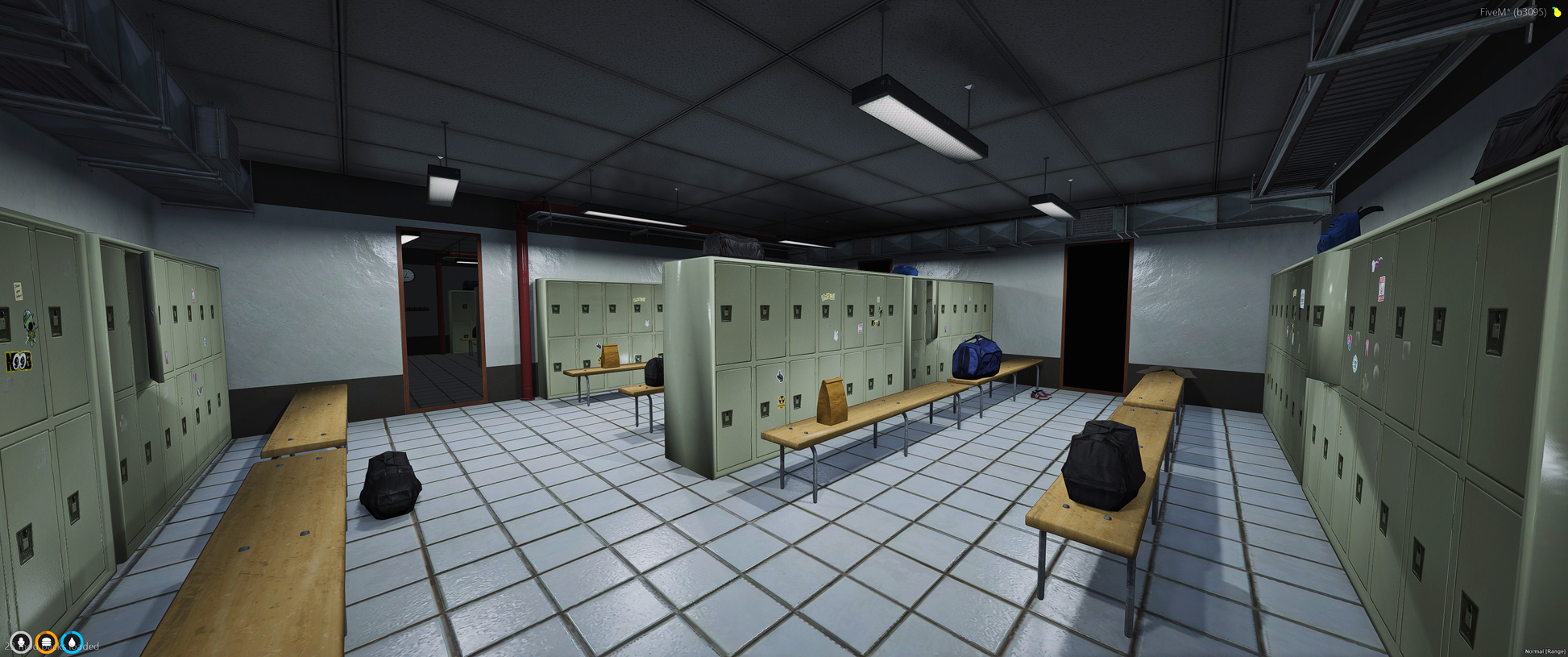Image resolution: width=1568 pixels, height=657 pixels.
Task: Click the yellow pear FiveM icon
Action: [x=1557, y=12]
